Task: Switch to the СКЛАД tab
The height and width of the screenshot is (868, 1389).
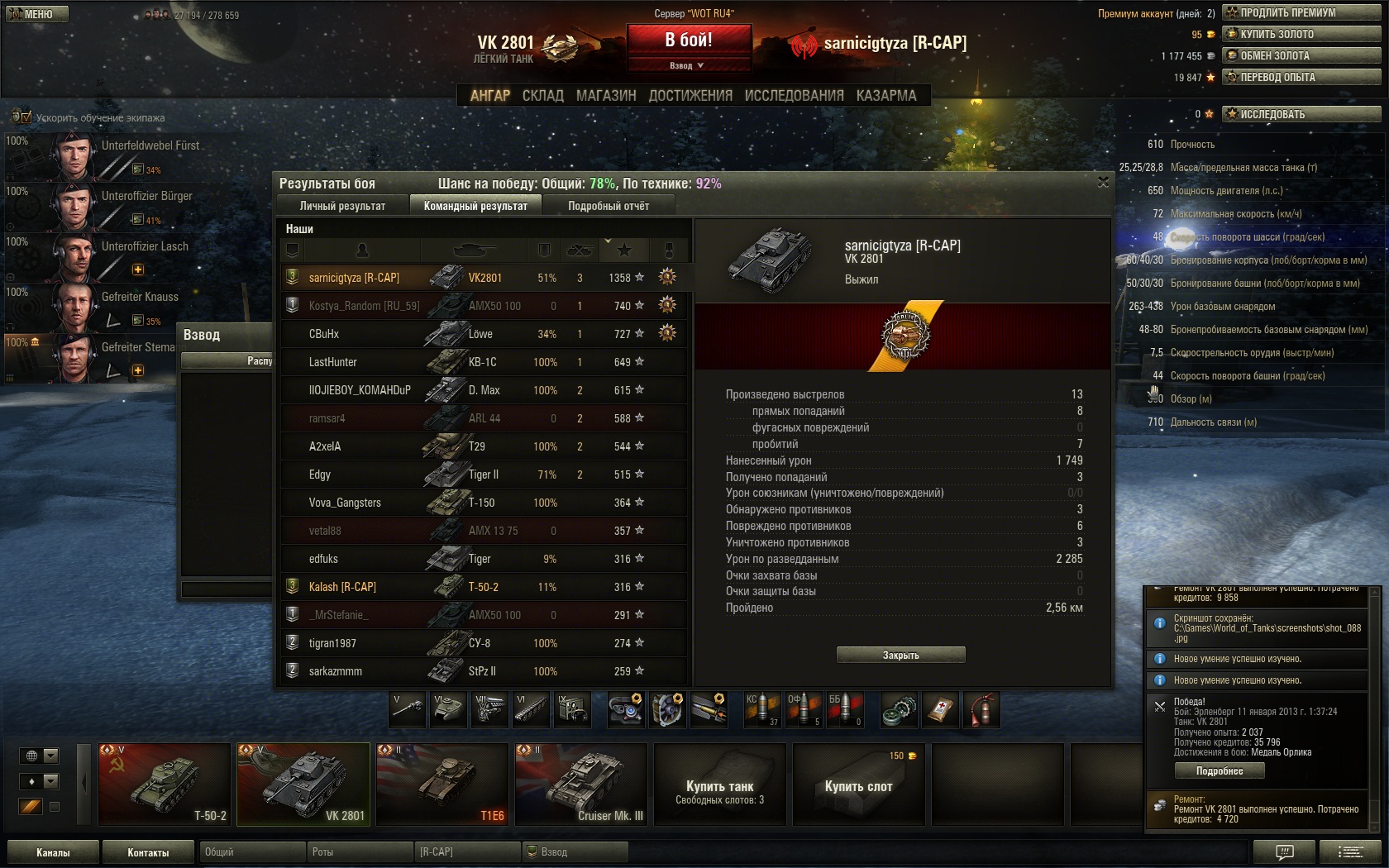Action: point(542,96)
